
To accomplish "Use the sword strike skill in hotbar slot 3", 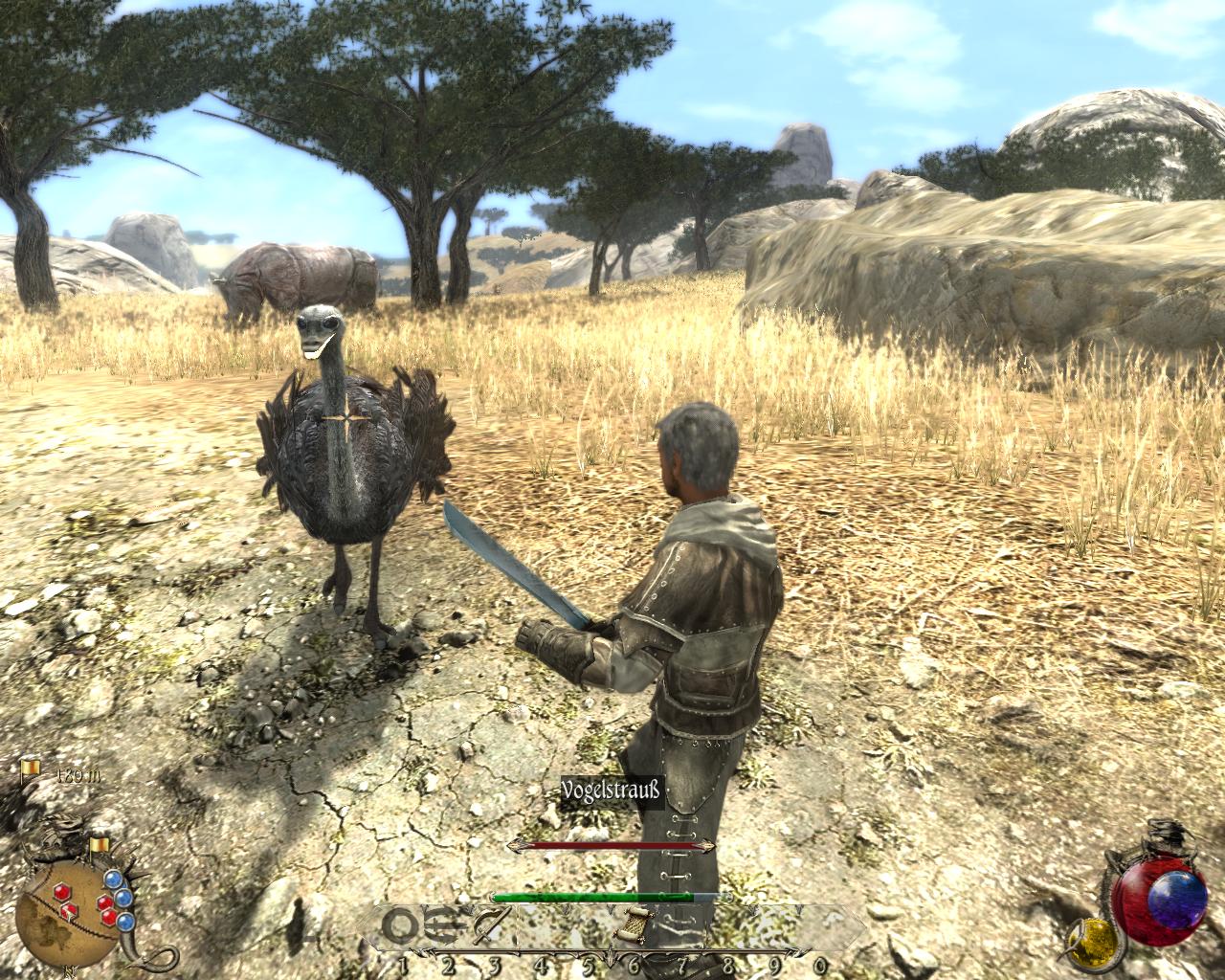I will click(x=492, y=925).
